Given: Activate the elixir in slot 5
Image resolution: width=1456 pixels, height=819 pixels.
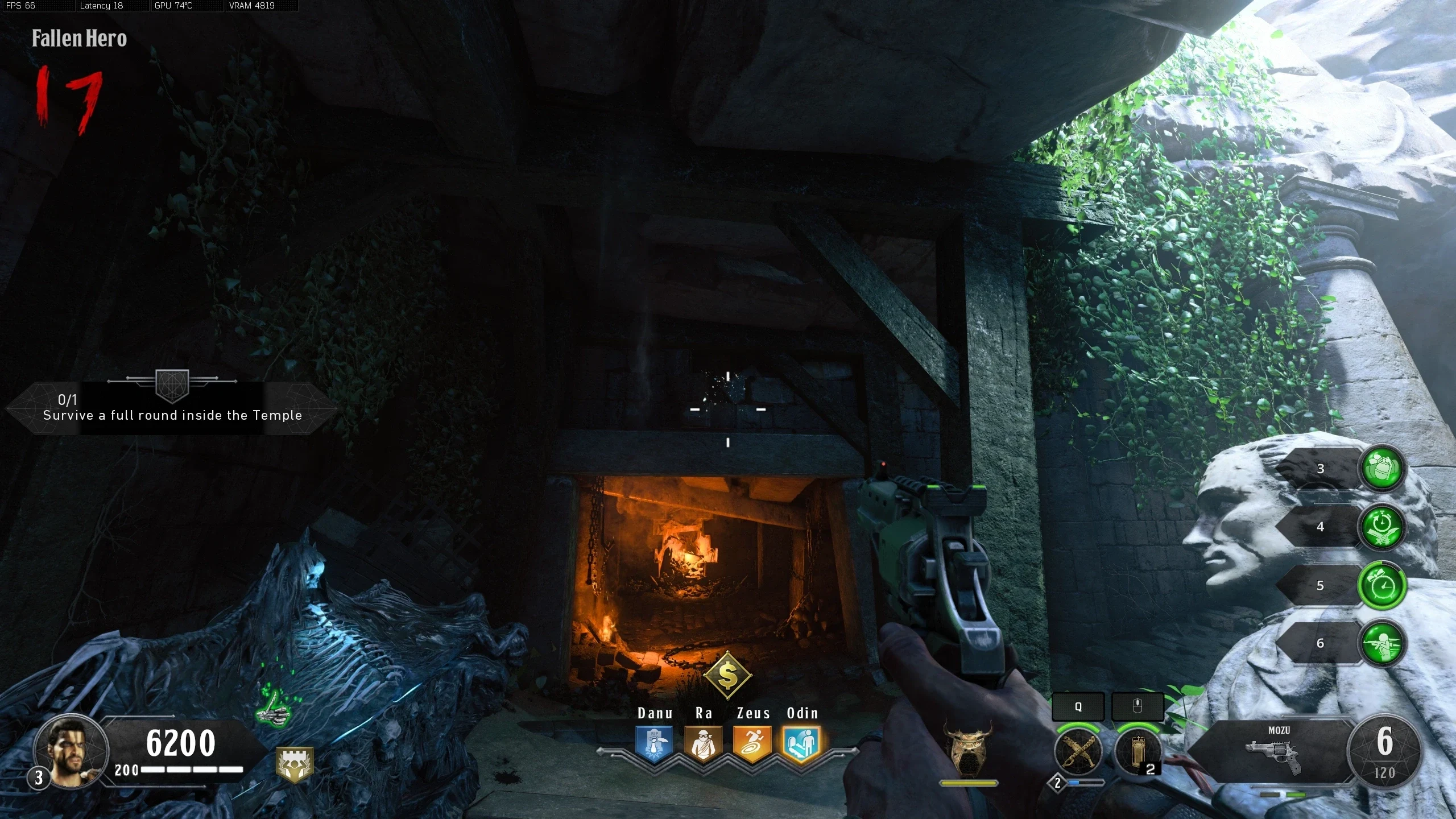Looking at the screenshot, I should pos(1382,585).
